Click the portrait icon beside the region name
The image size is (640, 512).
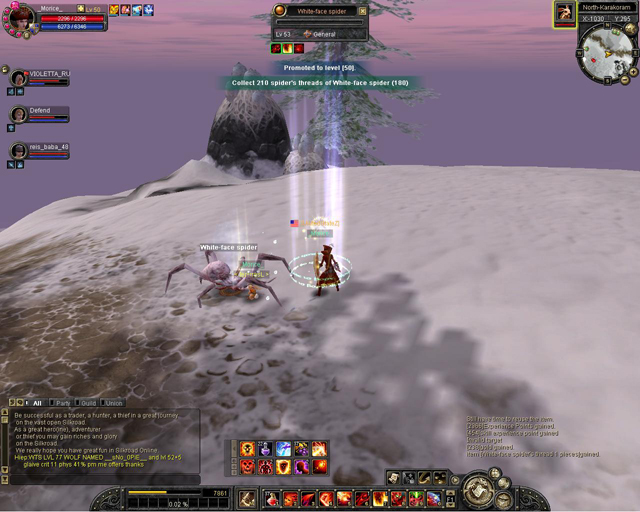[x=565, y=14]
